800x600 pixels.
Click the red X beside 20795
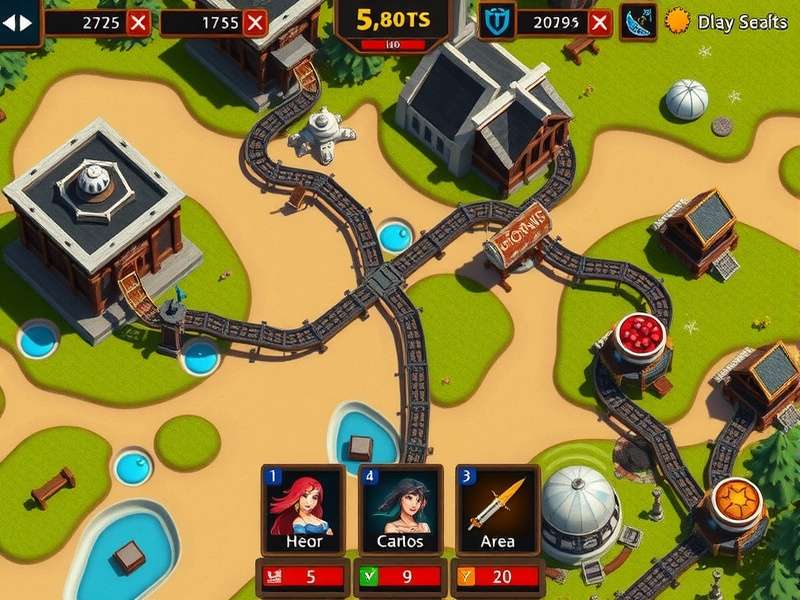pyautogui.click(x=599, y=21)
